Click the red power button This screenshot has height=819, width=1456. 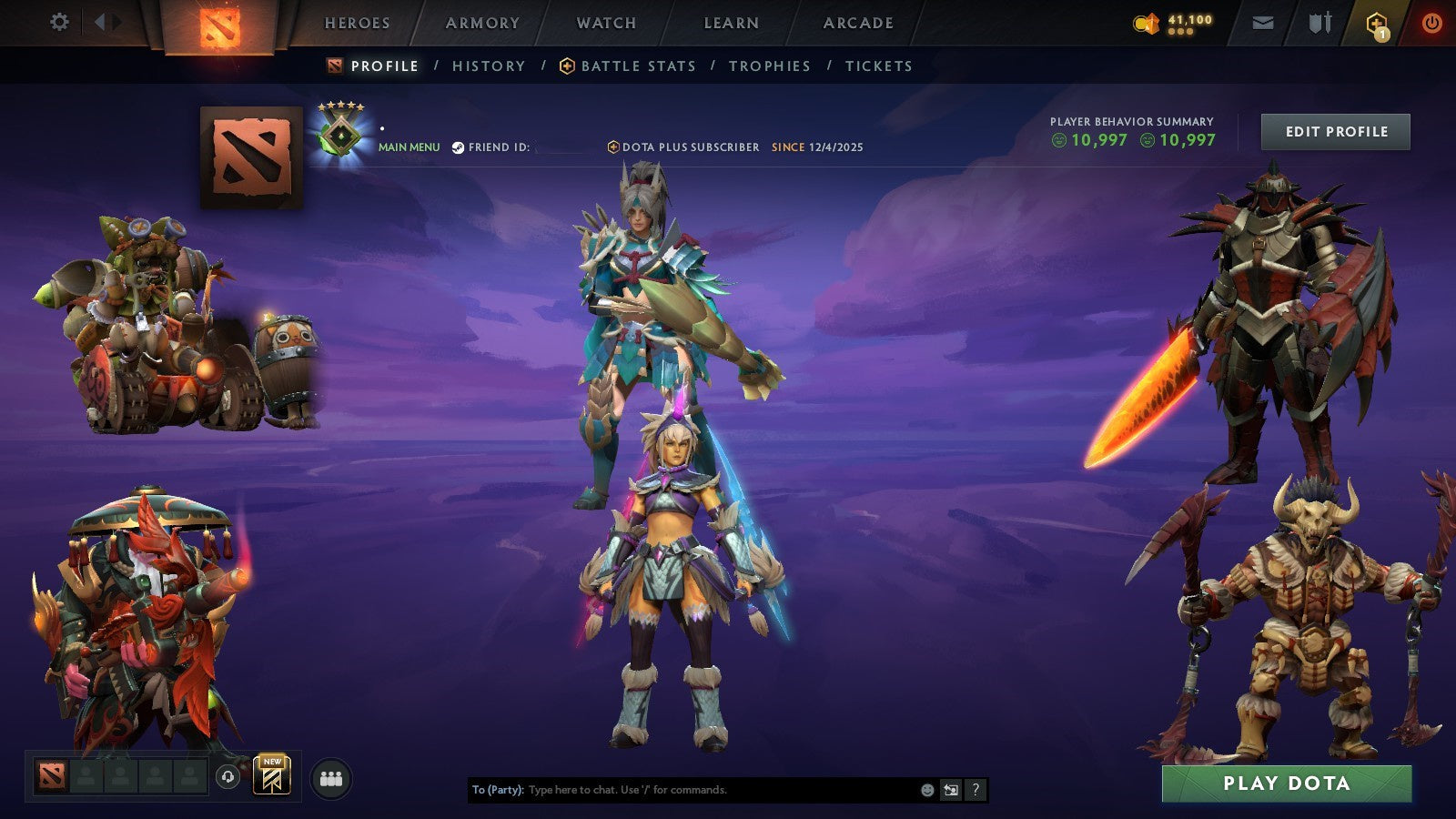pos(1431,23)
